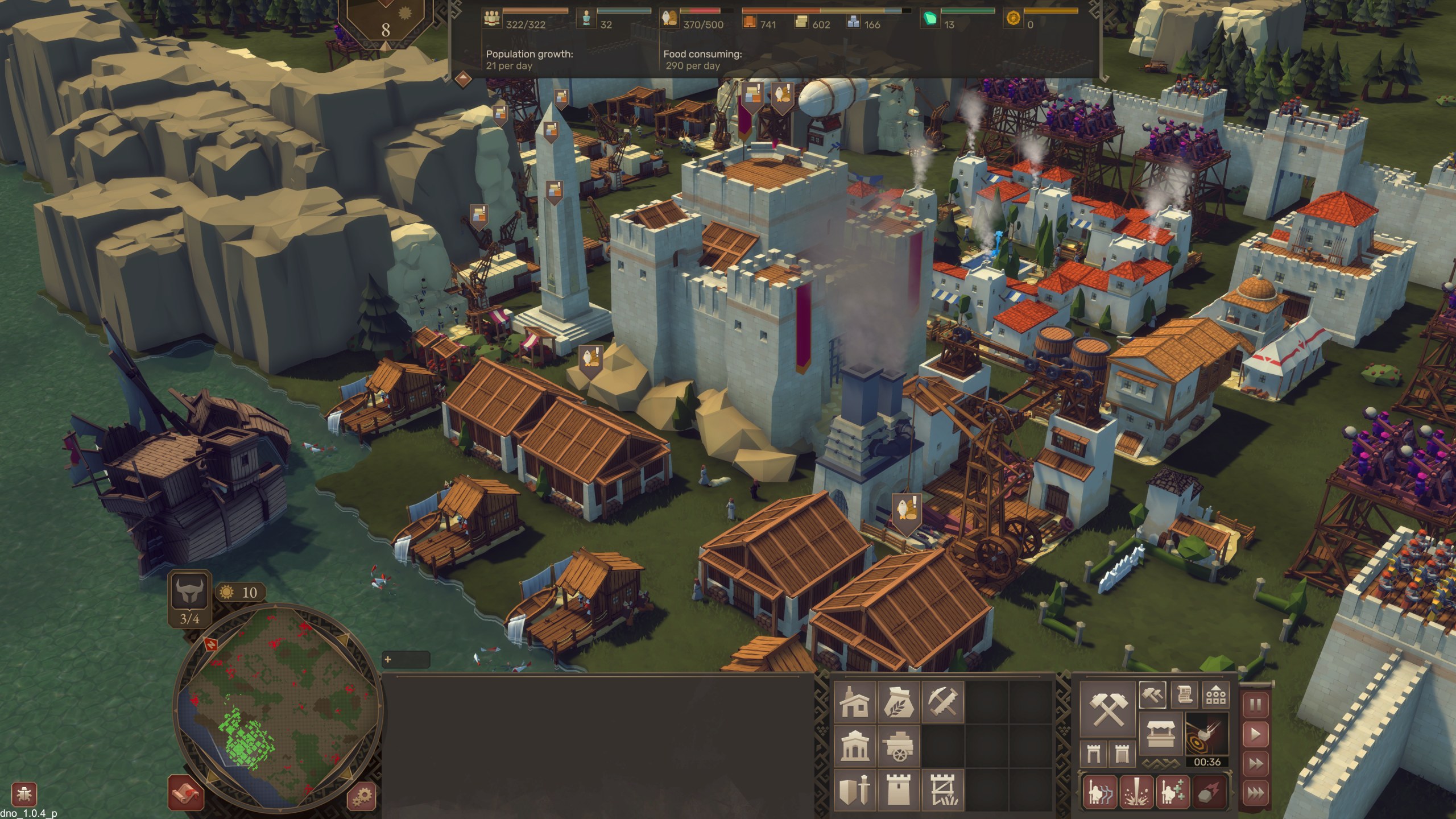Open the shield and sword military category
The image size is (1456, 819).
pos(854,789)
